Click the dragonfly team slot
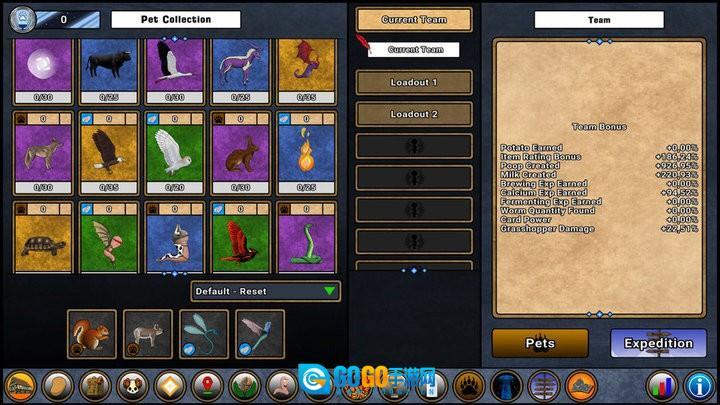Viewport: 720px width, 405px height. click(204, 334)
